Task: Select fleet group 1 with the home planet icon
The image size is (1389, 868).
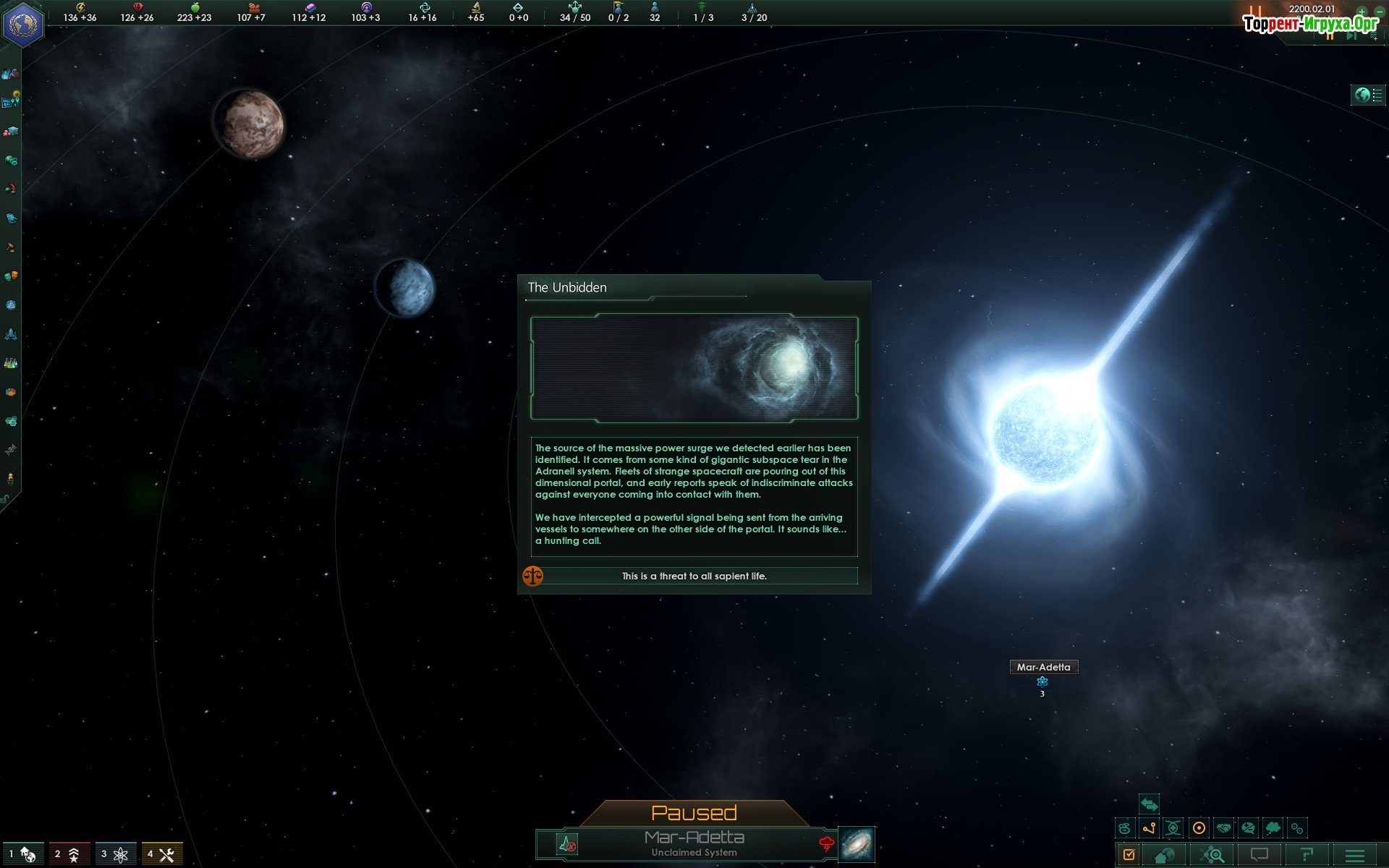Action: click(x=23, y=854)
